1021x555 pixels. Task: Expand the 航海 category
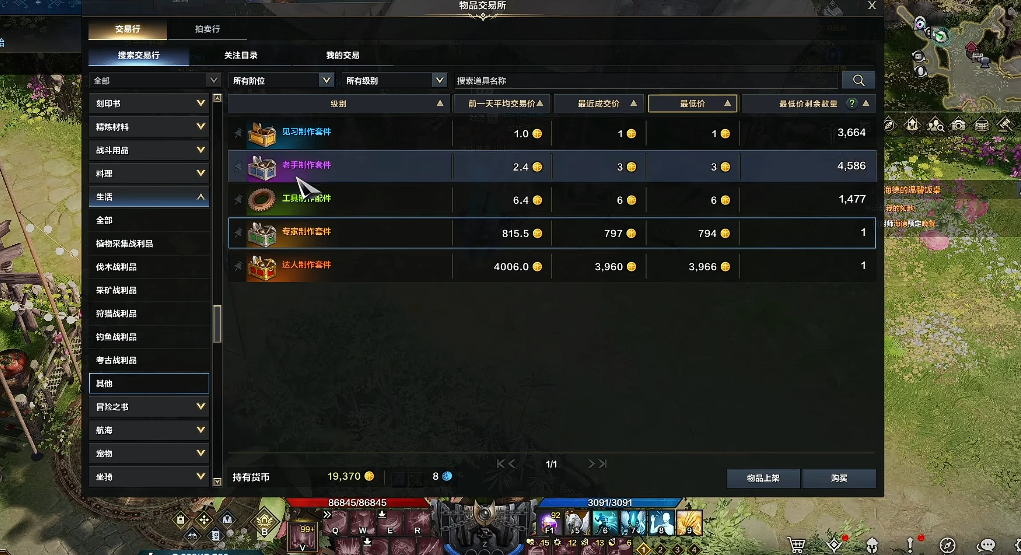(149, 430)
